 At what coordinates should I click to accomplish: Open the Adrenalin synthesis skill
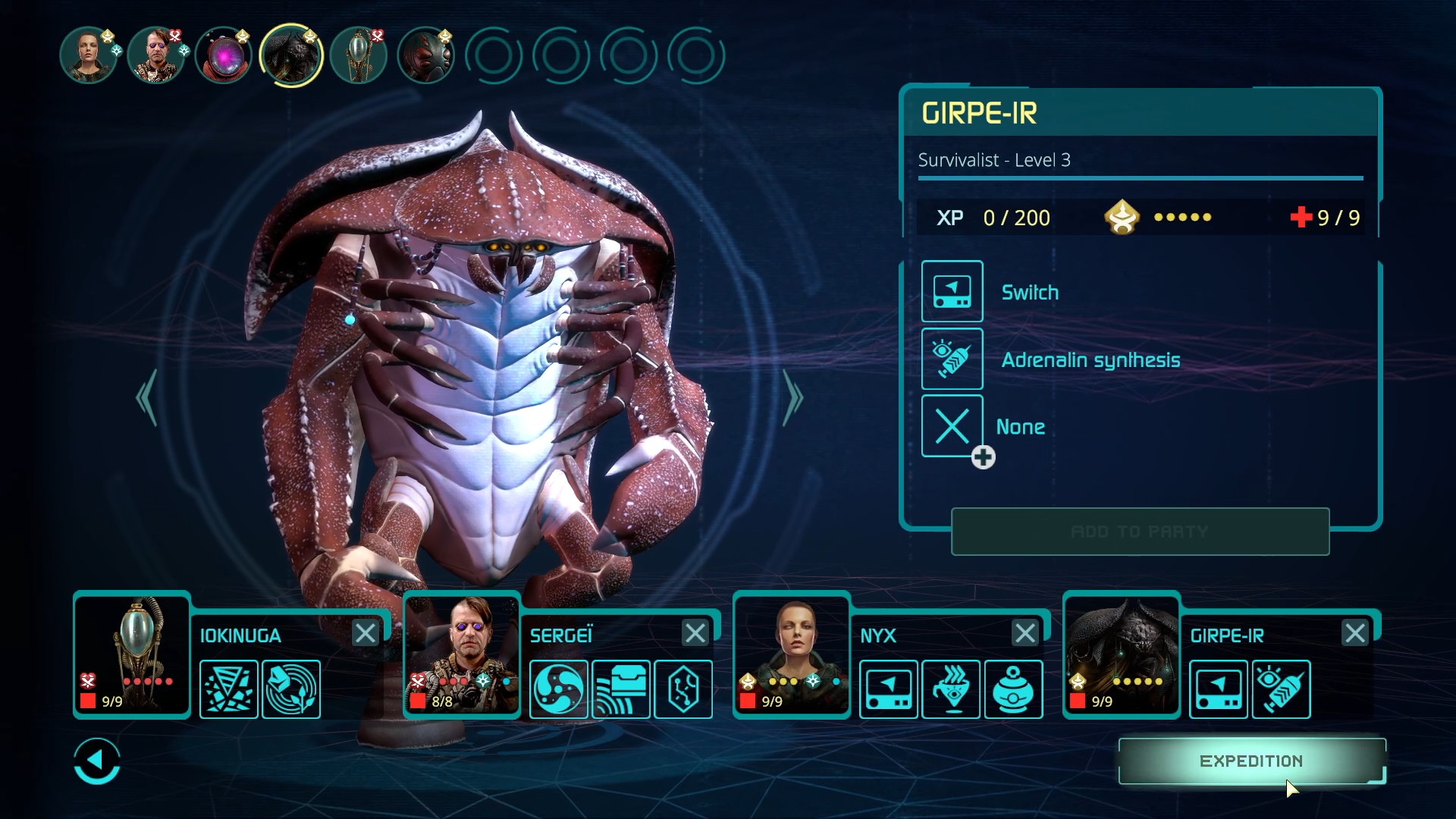[952, 359]
